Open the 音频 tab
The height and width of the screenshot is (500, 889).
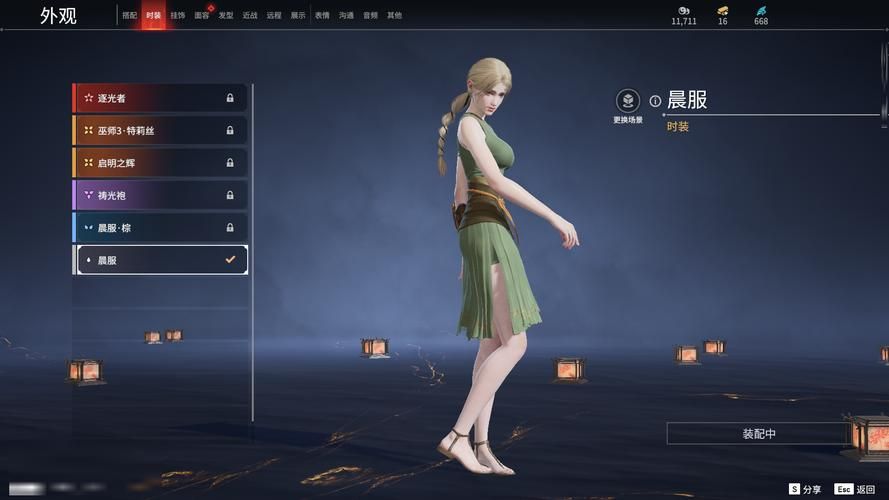[370, 16]
